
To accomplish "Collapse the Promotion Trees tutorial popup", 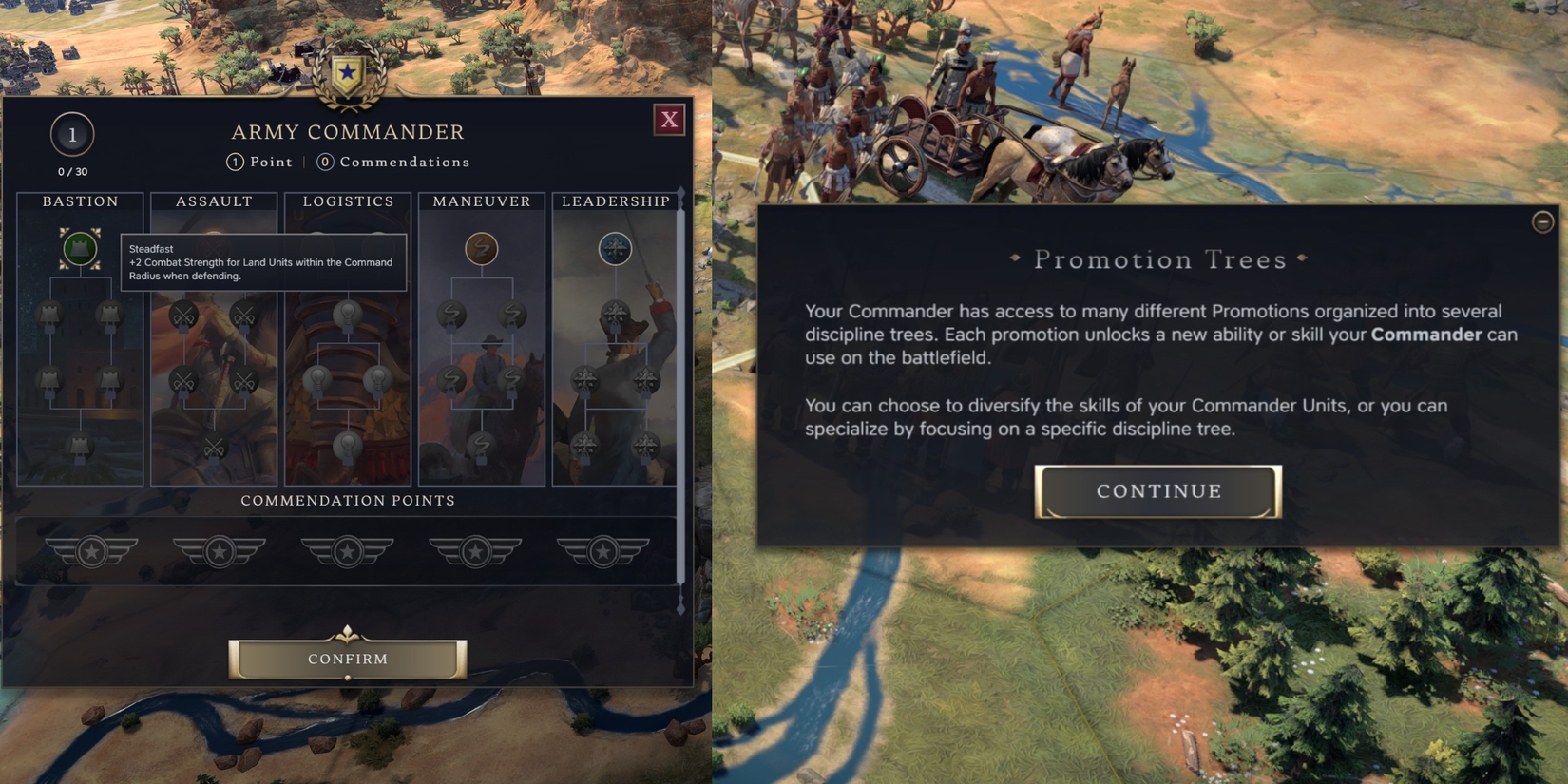I will [x=1543, y=221].
